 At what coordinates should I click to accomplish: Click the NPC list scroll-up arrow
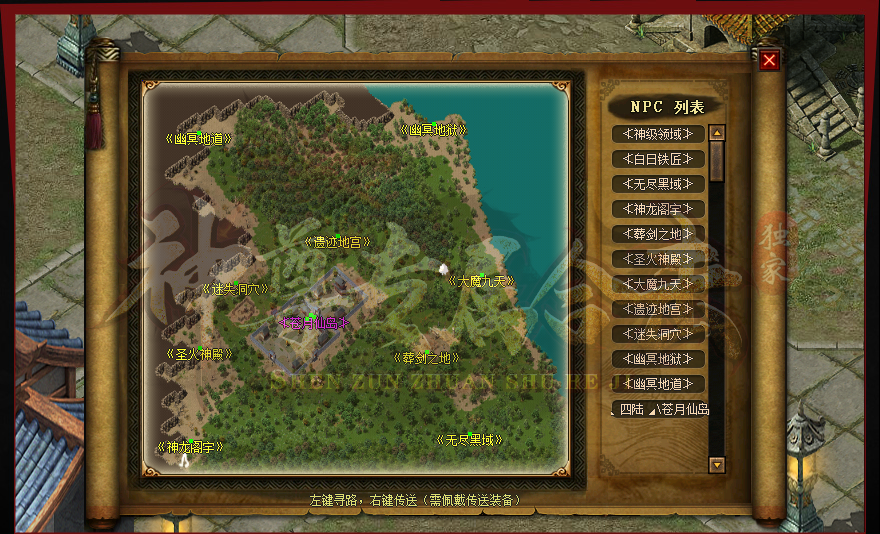pos(716,132)
